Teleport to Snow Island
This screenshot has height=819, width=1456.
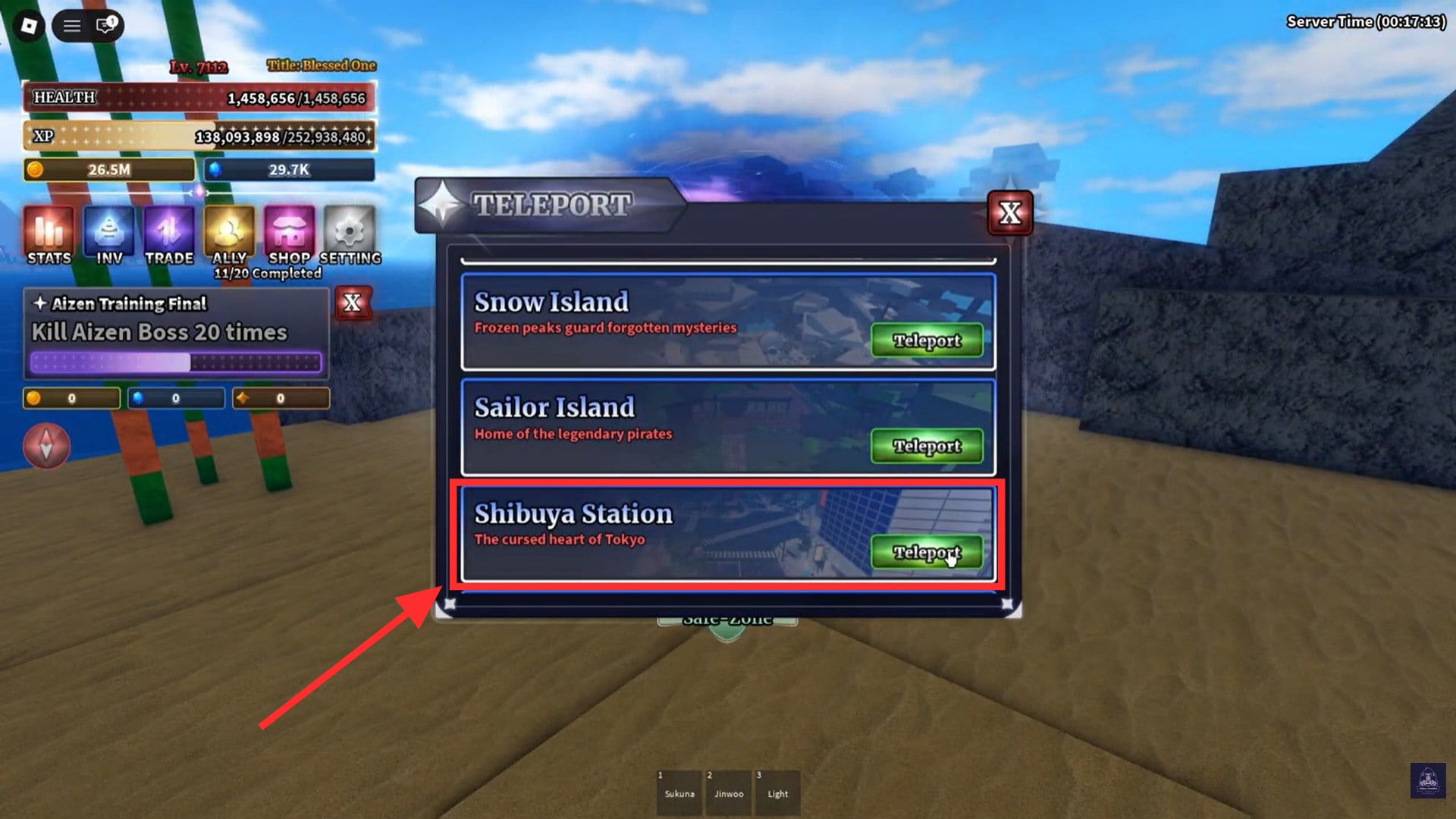(x=926, y=340)
